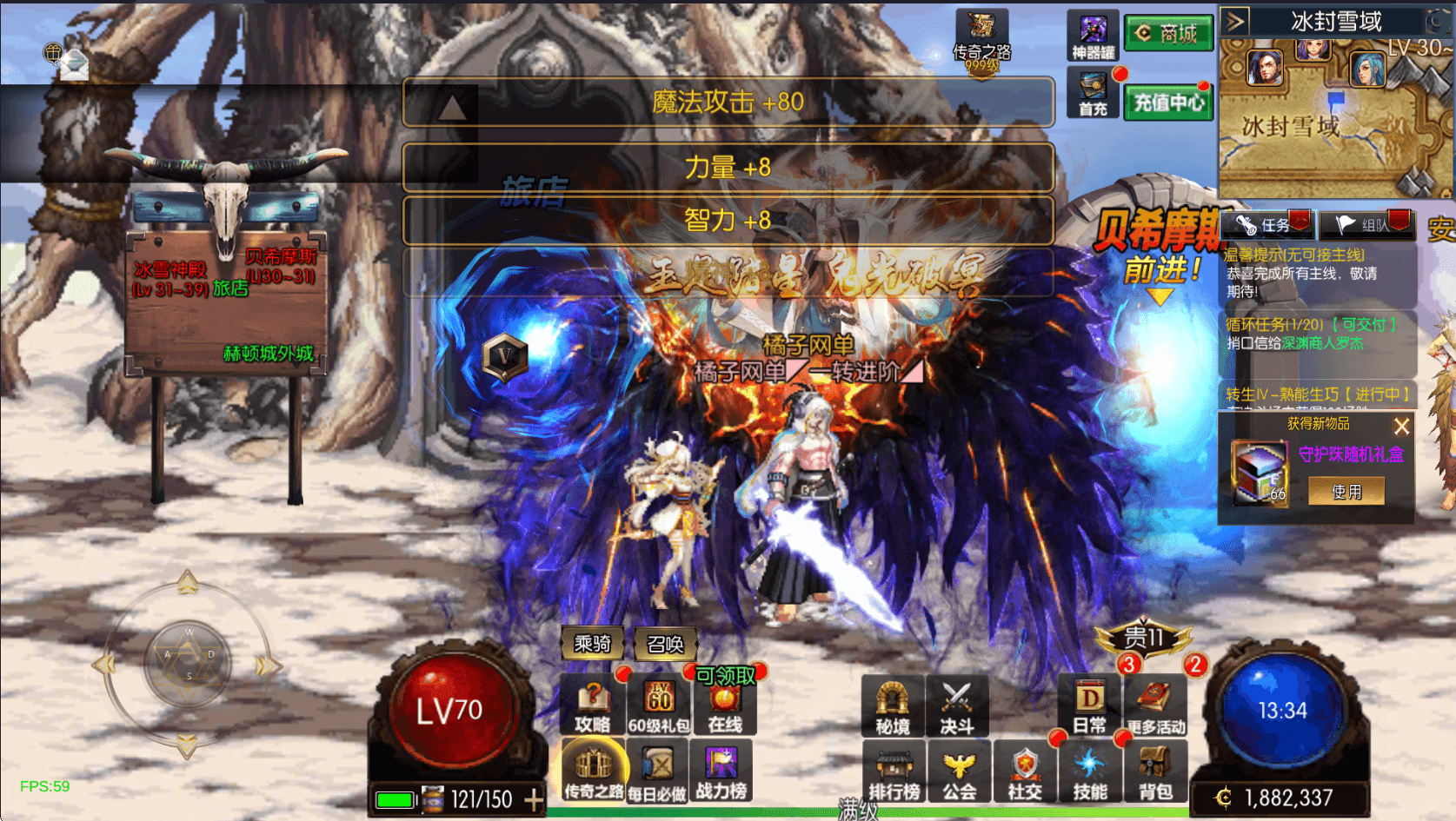Open the 日常 daily activities
Image resolution: width=1456 pixels, height=821 pixels.
coord(1089,705)
